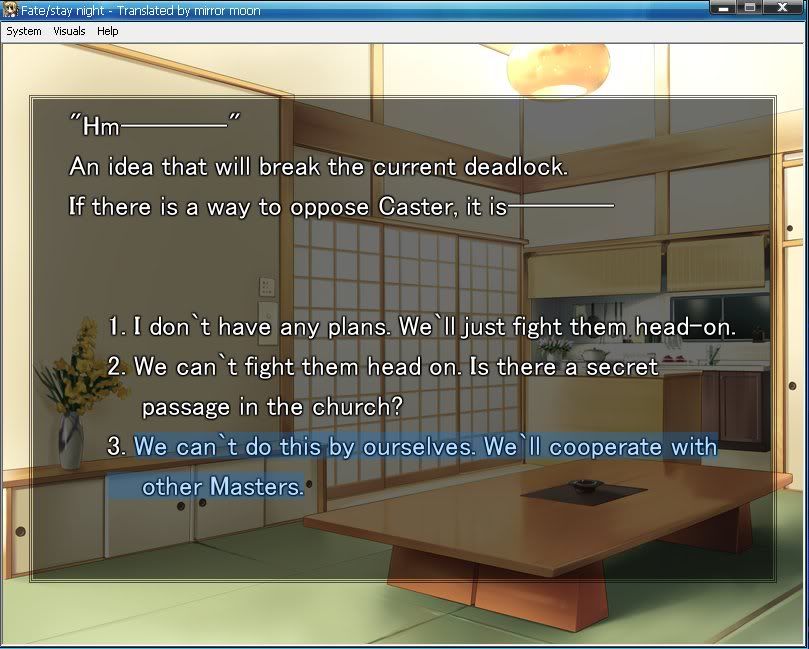Viewport: 809px width, 649px height.
Task: Close the game window
Action: tap(783, 8)
